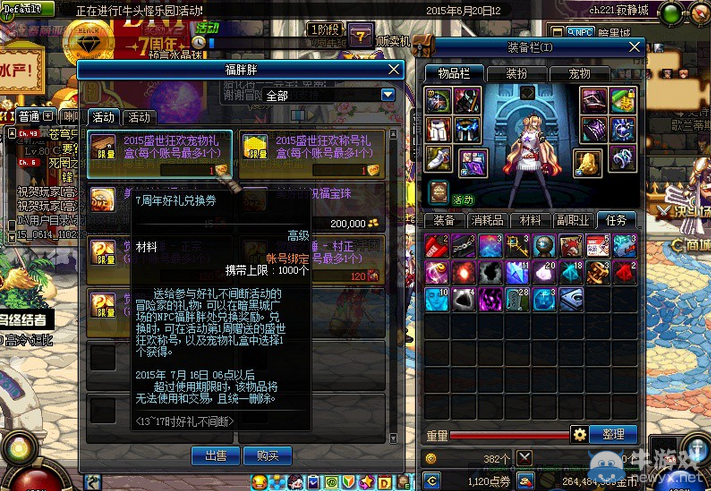Open the 宠物 pet tab
Image resolution: width=711 pixels, height=491 pixels.
[579, 73]
